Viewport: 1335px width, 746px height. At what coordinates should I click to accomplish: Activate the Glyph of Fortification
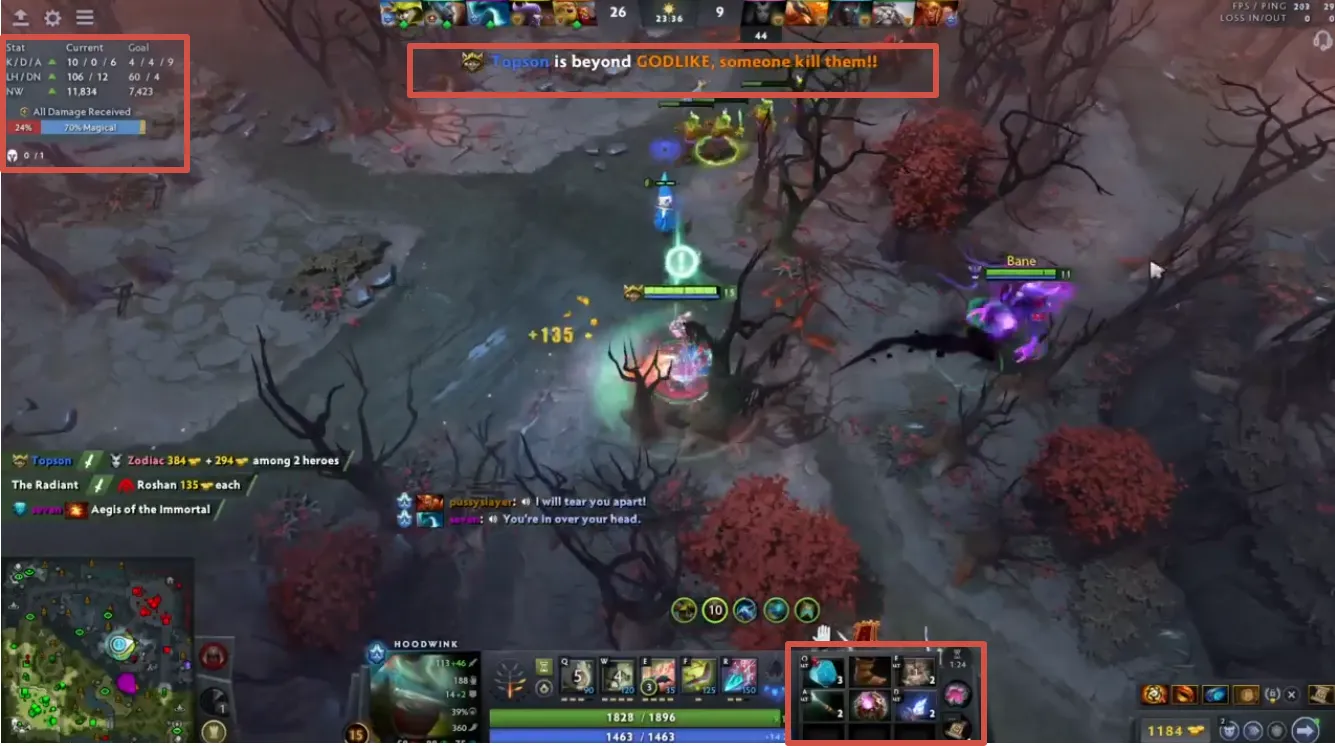coord(213,656)
